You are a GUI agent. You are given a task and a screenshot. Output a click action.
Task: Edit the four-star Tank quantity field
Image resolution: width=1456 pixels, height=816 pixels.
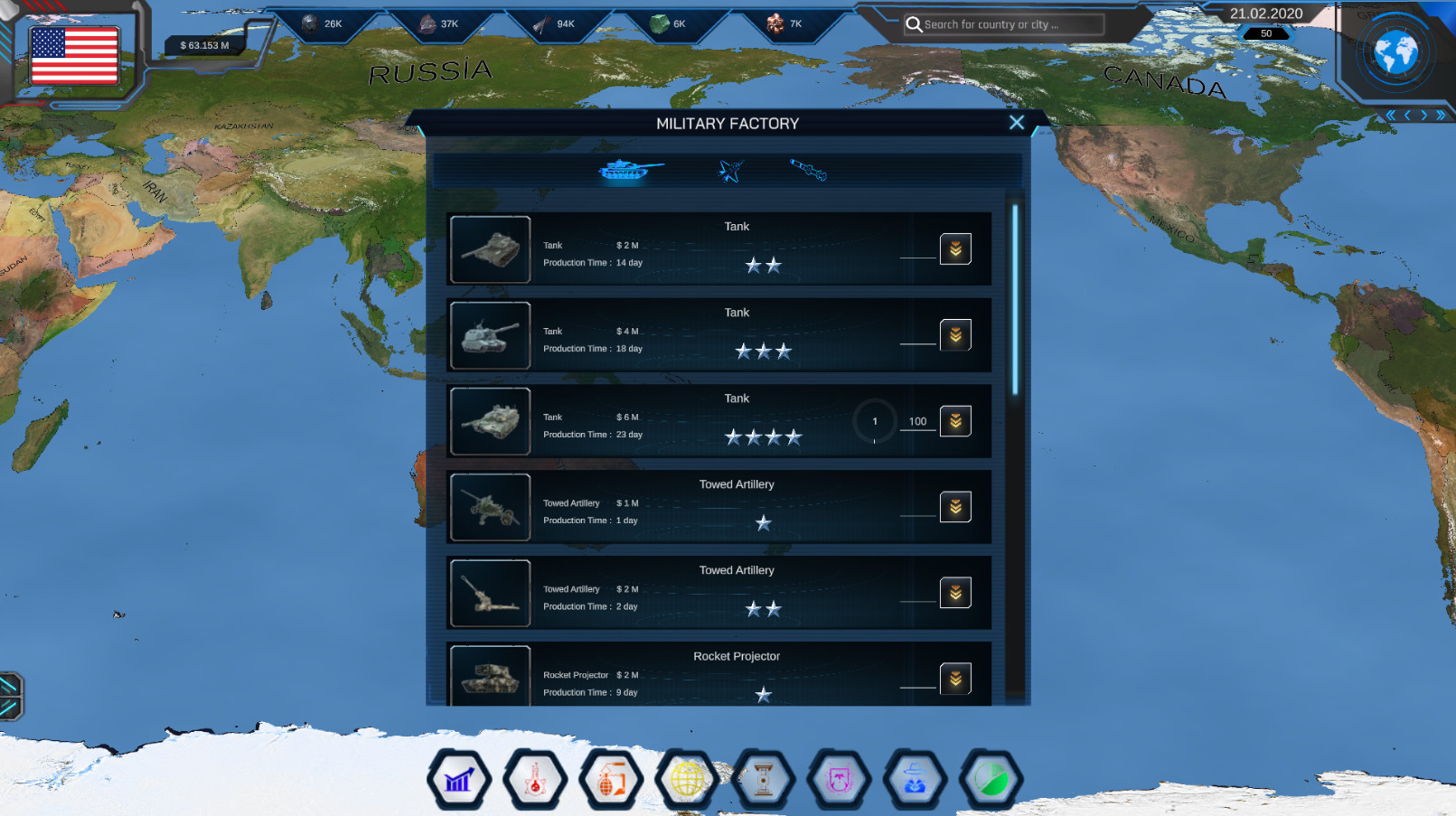pyautogui.click(x=917, y=421)
